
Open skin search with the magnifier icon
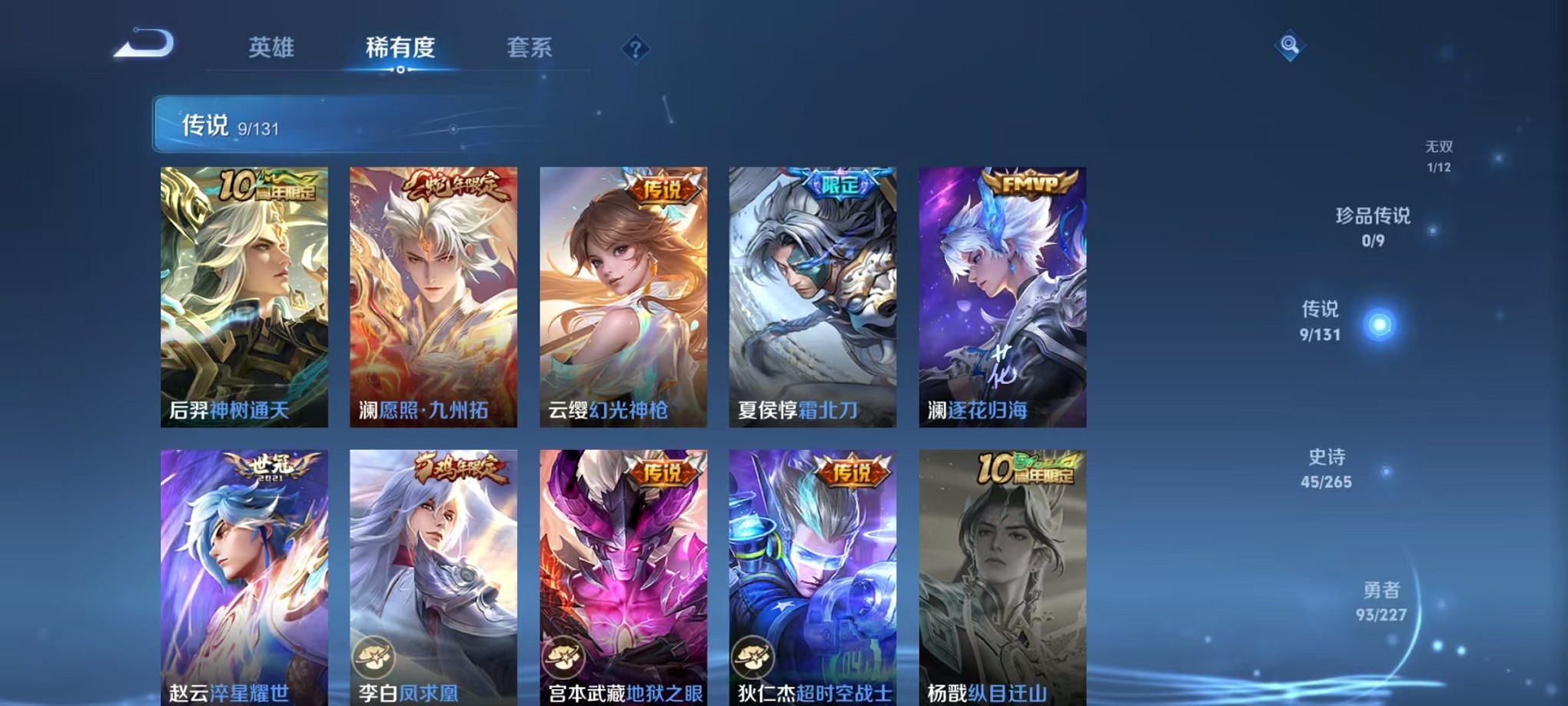[x=1287, y=46]
